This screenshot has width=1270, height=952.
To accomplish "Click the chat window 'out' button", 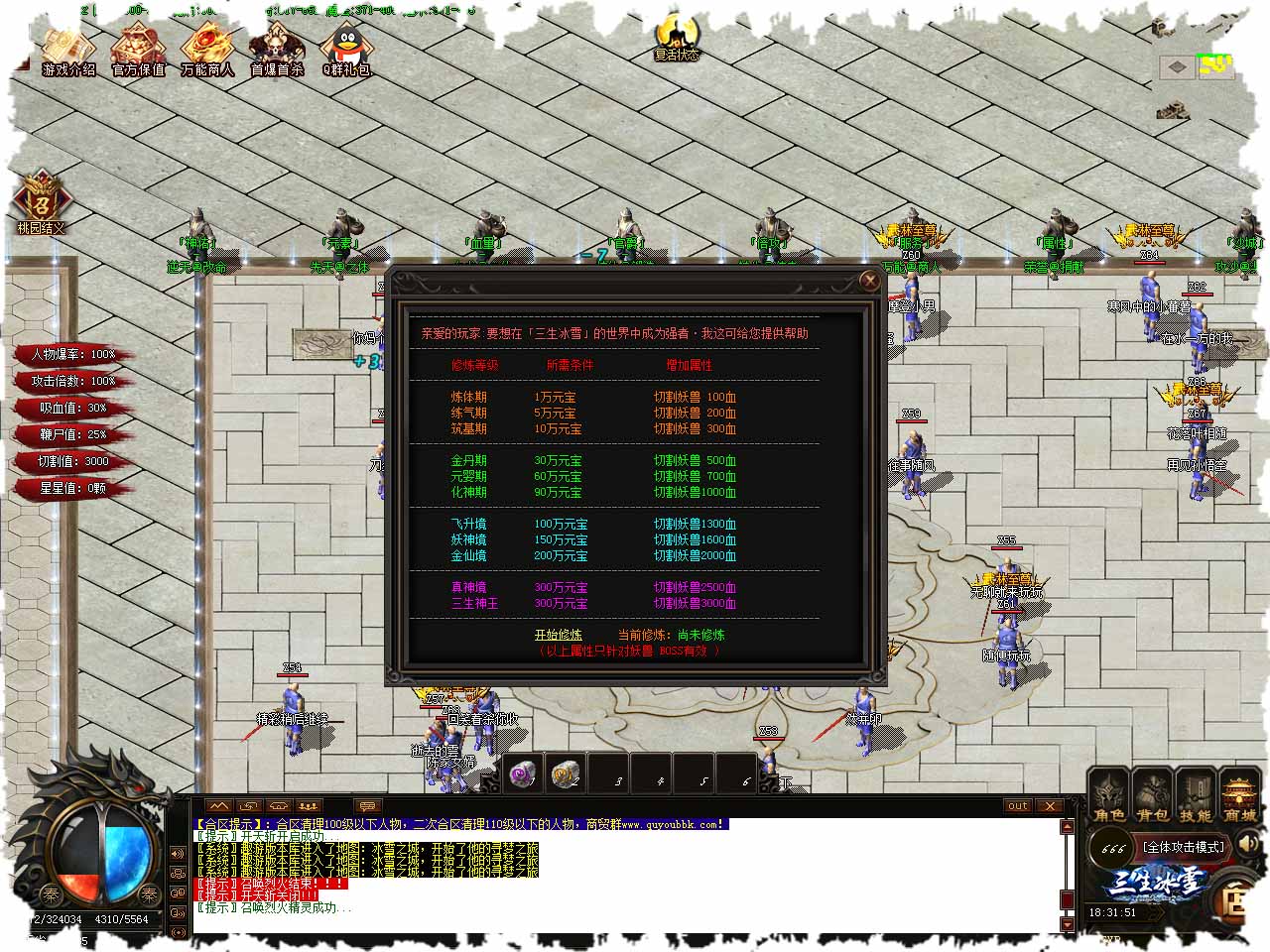I will (1017, 806).
